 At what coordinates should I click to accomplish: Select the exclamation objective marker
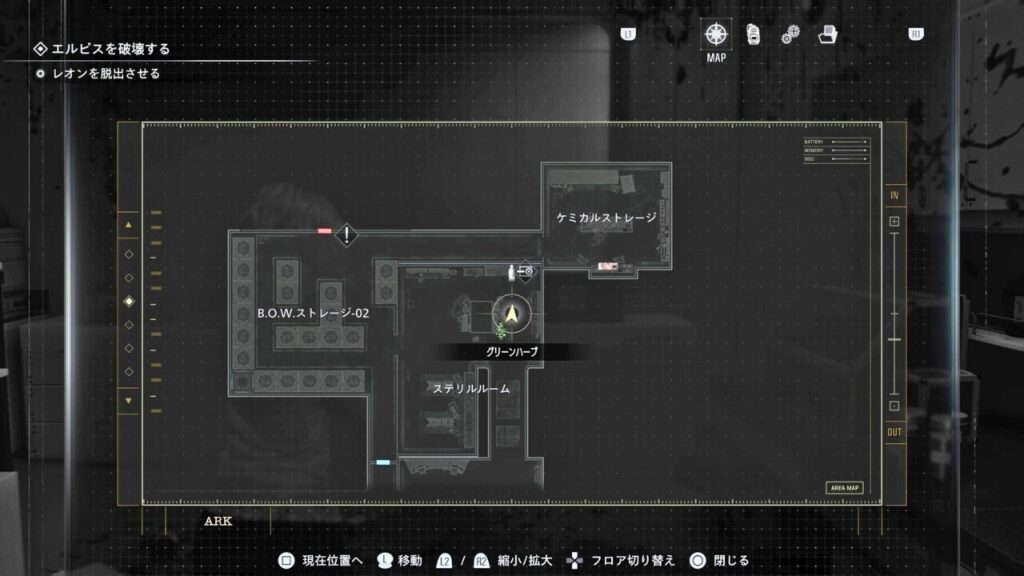[347, 235]
